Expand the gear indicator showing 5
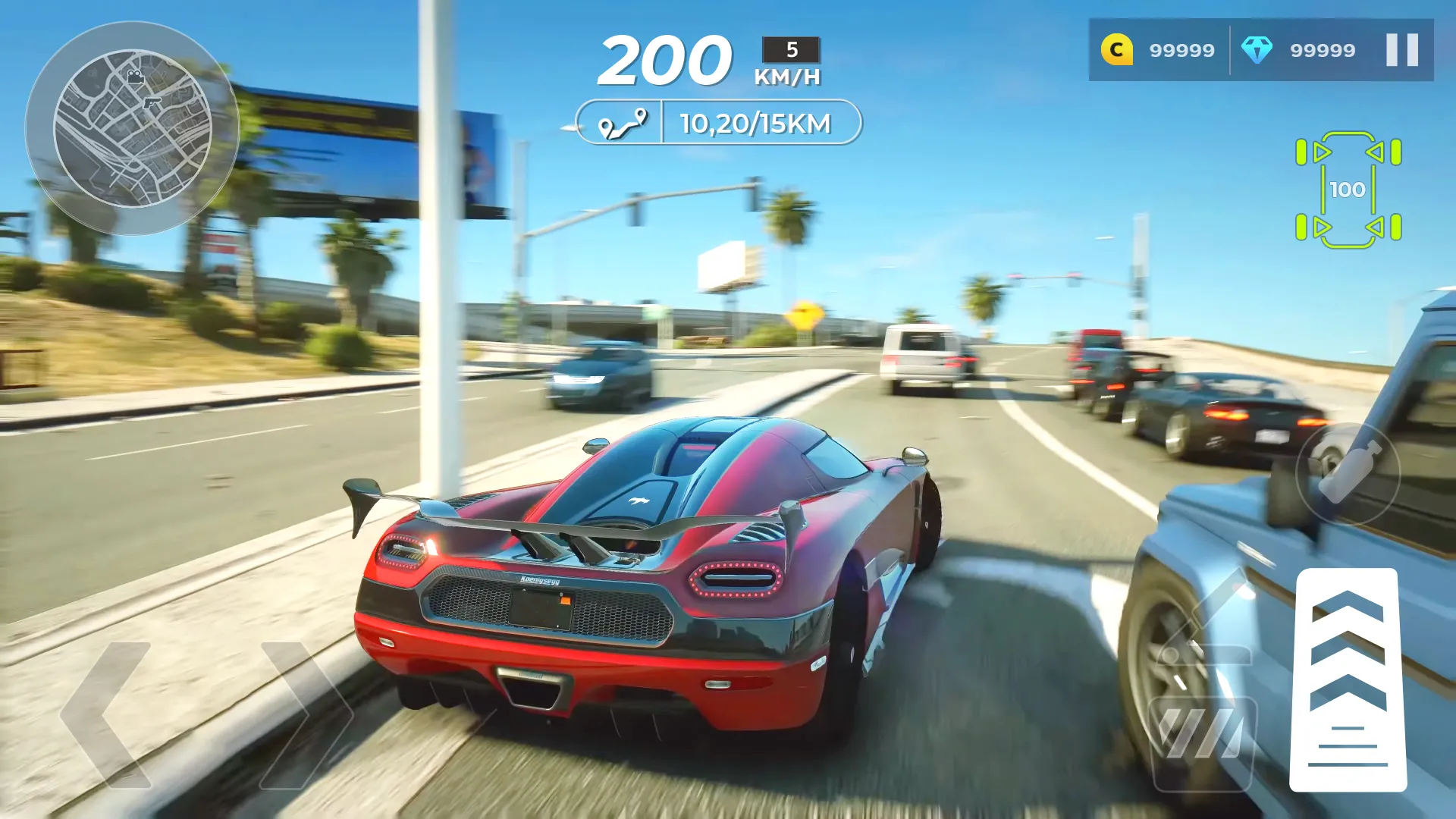This screenshot has width=1456, height=819. (790, 51)
